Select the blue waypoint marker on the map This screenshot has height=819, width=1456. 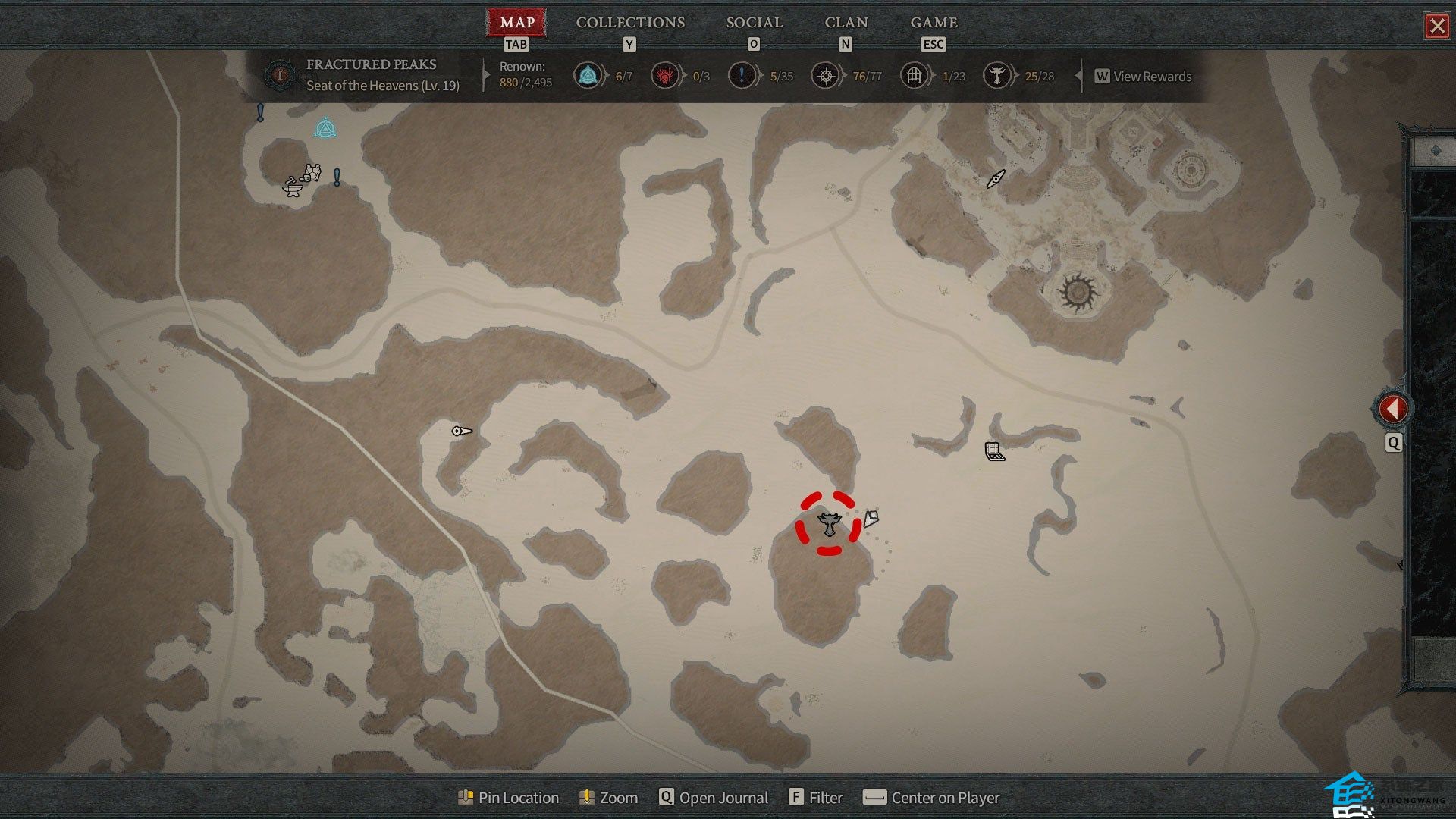coord(325,128)
